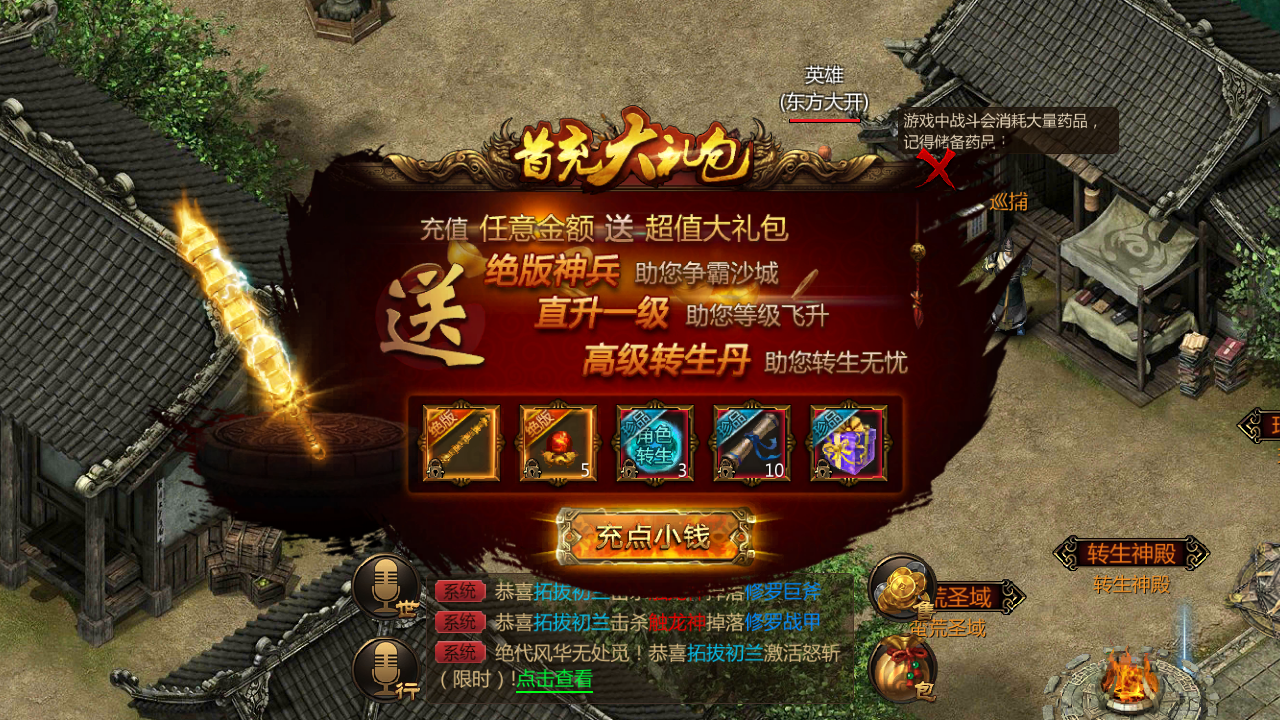
Task: Click the 修罗巨斧 item link in chat
Action: tap(782, 593)
